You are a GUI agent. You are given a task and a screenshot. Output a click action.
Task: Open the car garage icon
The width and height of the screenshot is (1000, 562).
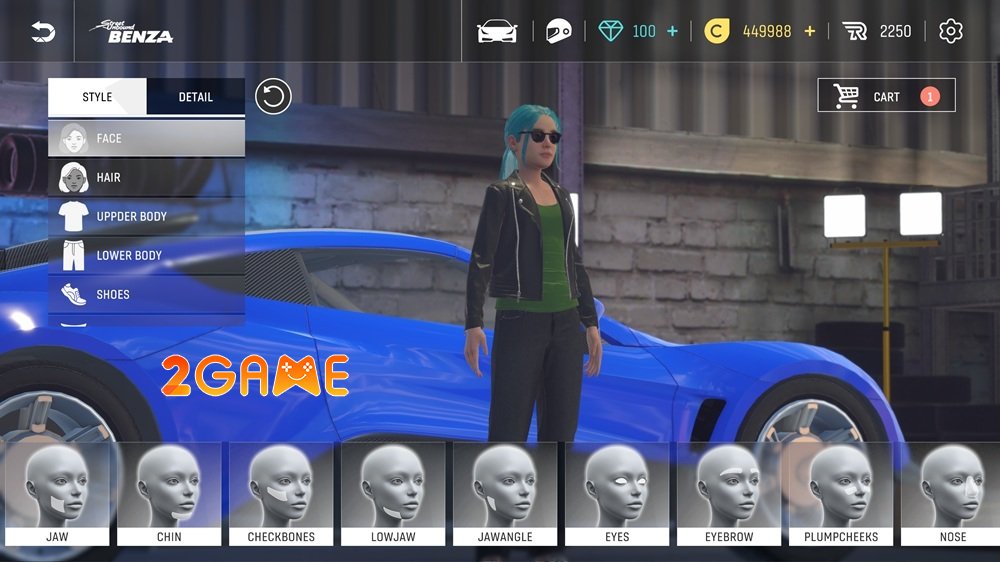[497, 32]
